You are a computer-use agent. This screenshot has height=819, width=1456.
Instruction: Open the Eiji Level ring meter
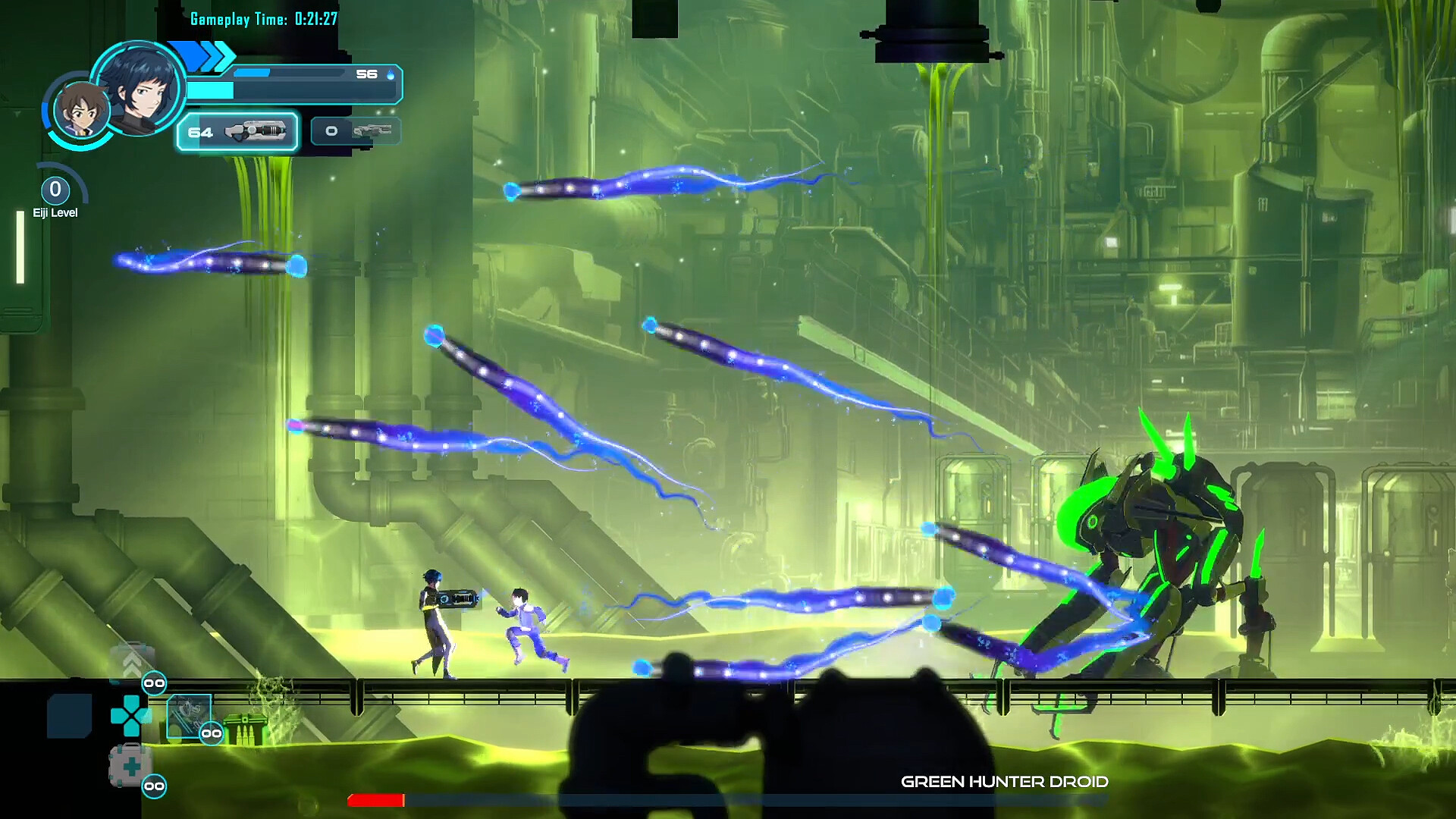tap(54, 190)
